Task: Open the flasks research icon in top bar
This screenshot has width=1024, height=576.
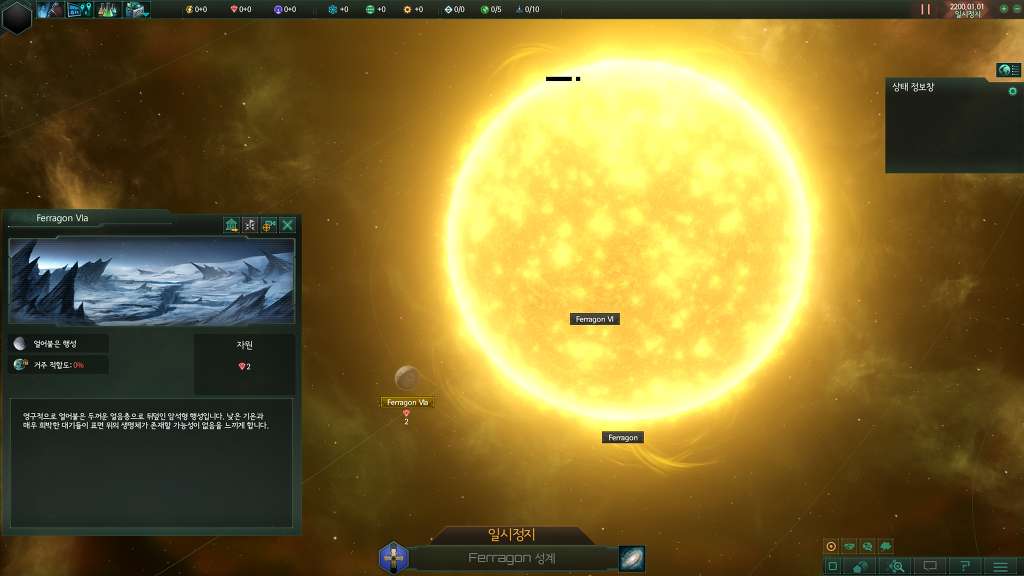Action: click(108, 10)
